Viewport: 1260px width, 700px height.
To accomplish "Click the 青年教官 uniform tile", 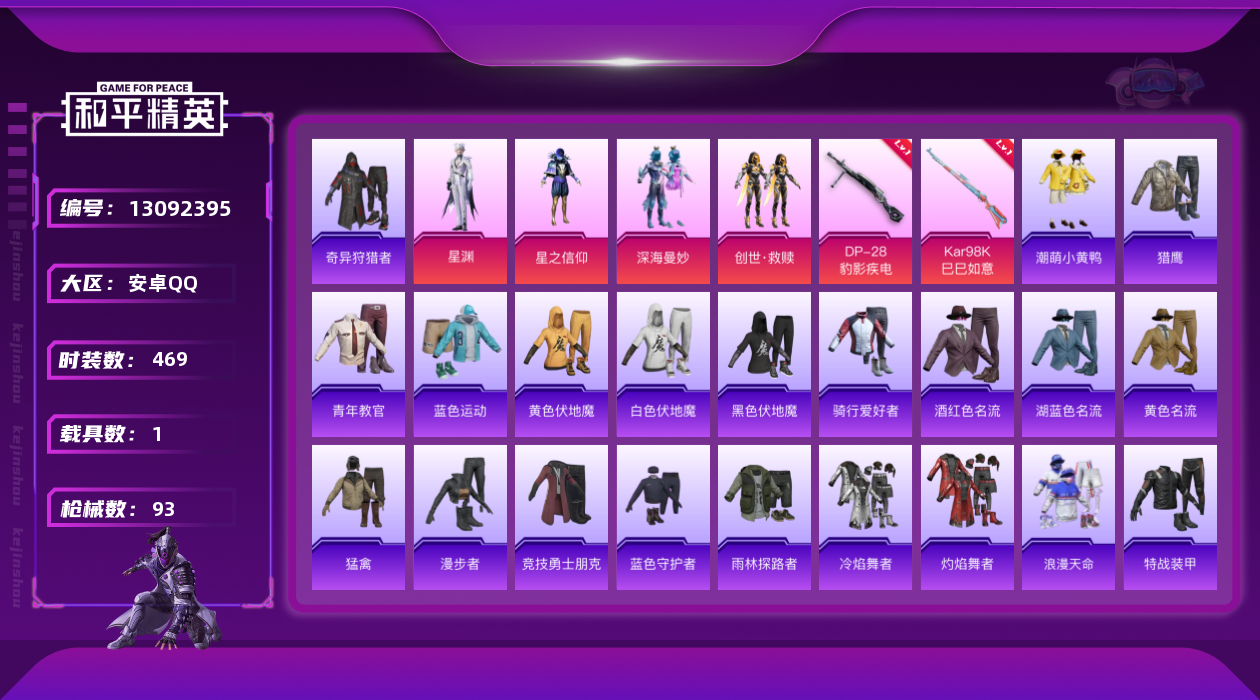I will pyautogui.click(x=358, y=364).
